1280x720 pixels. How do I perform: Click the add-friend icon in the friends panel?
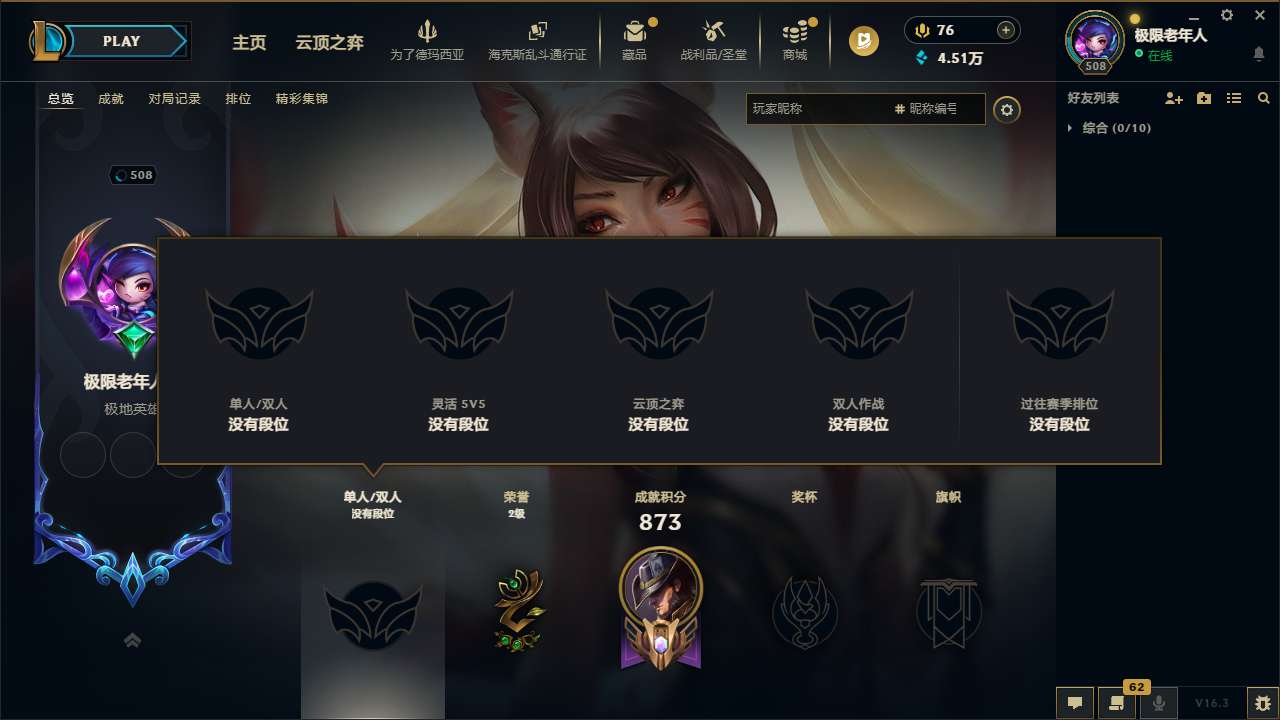(x=1173, y=98)
